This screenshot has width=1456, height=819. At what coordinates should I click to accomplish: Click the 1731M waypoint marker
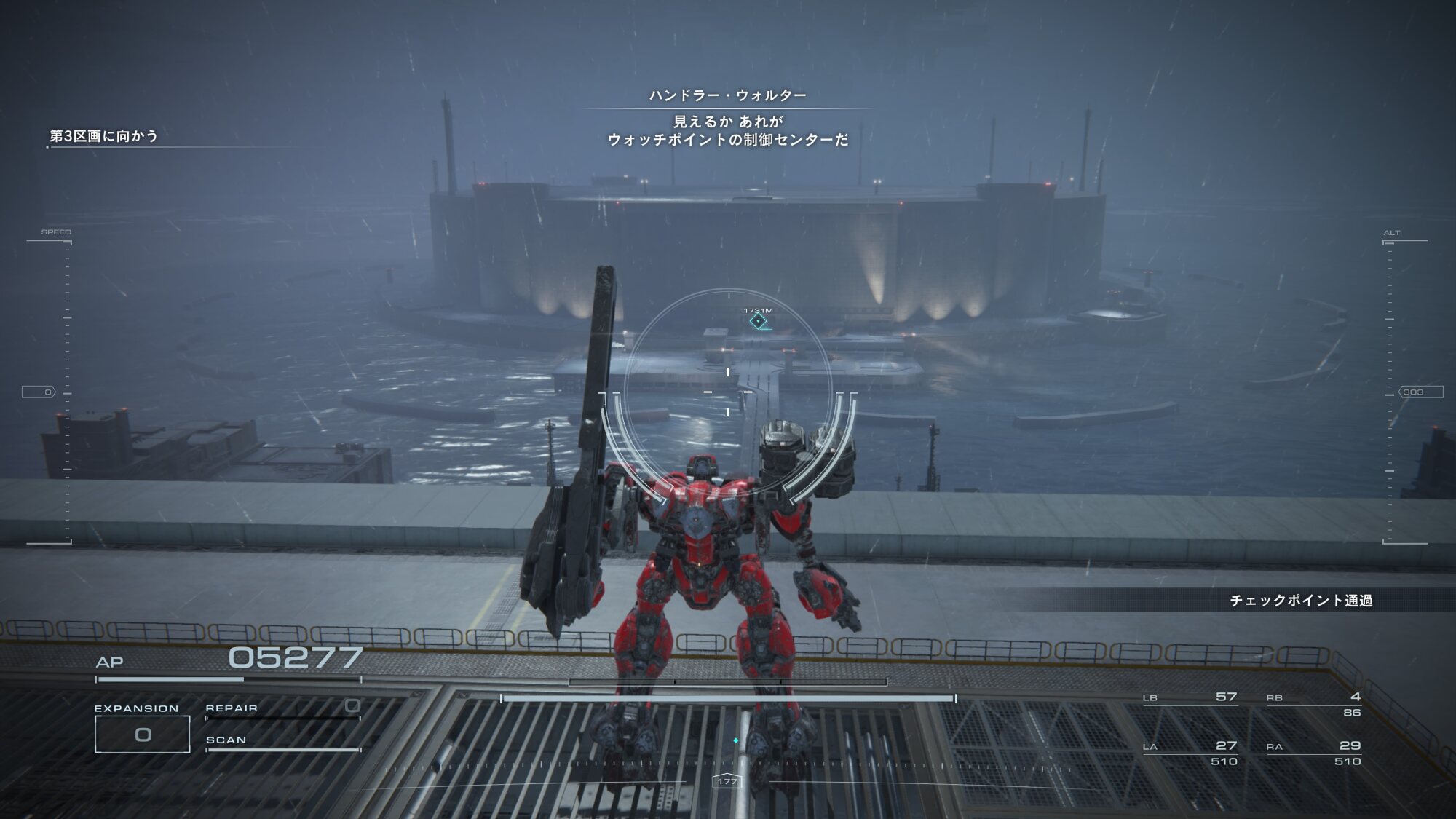click(x=759, y=321)
